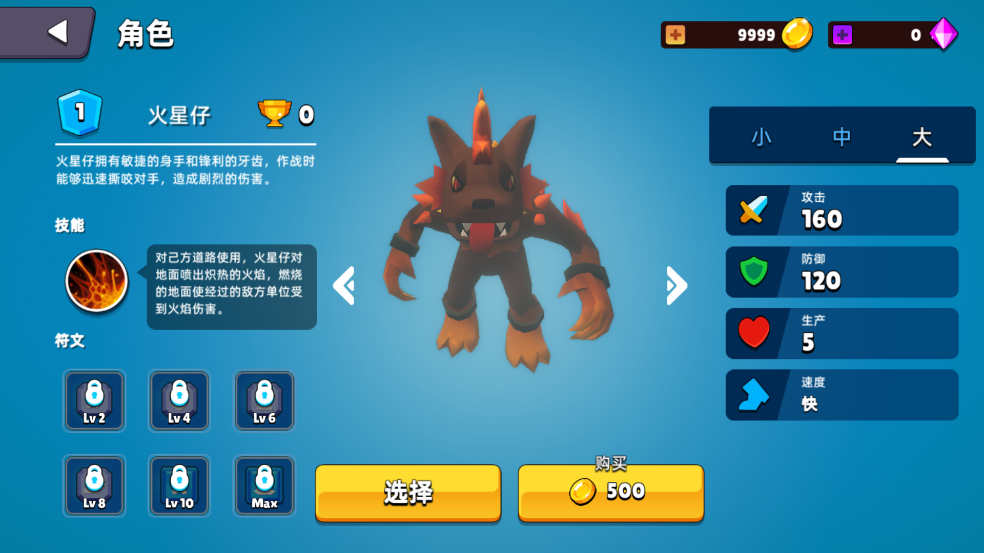This screenshot has height=553, width=984.
Task: Select the 大 size tab
Action: click(x=922, y=137)
